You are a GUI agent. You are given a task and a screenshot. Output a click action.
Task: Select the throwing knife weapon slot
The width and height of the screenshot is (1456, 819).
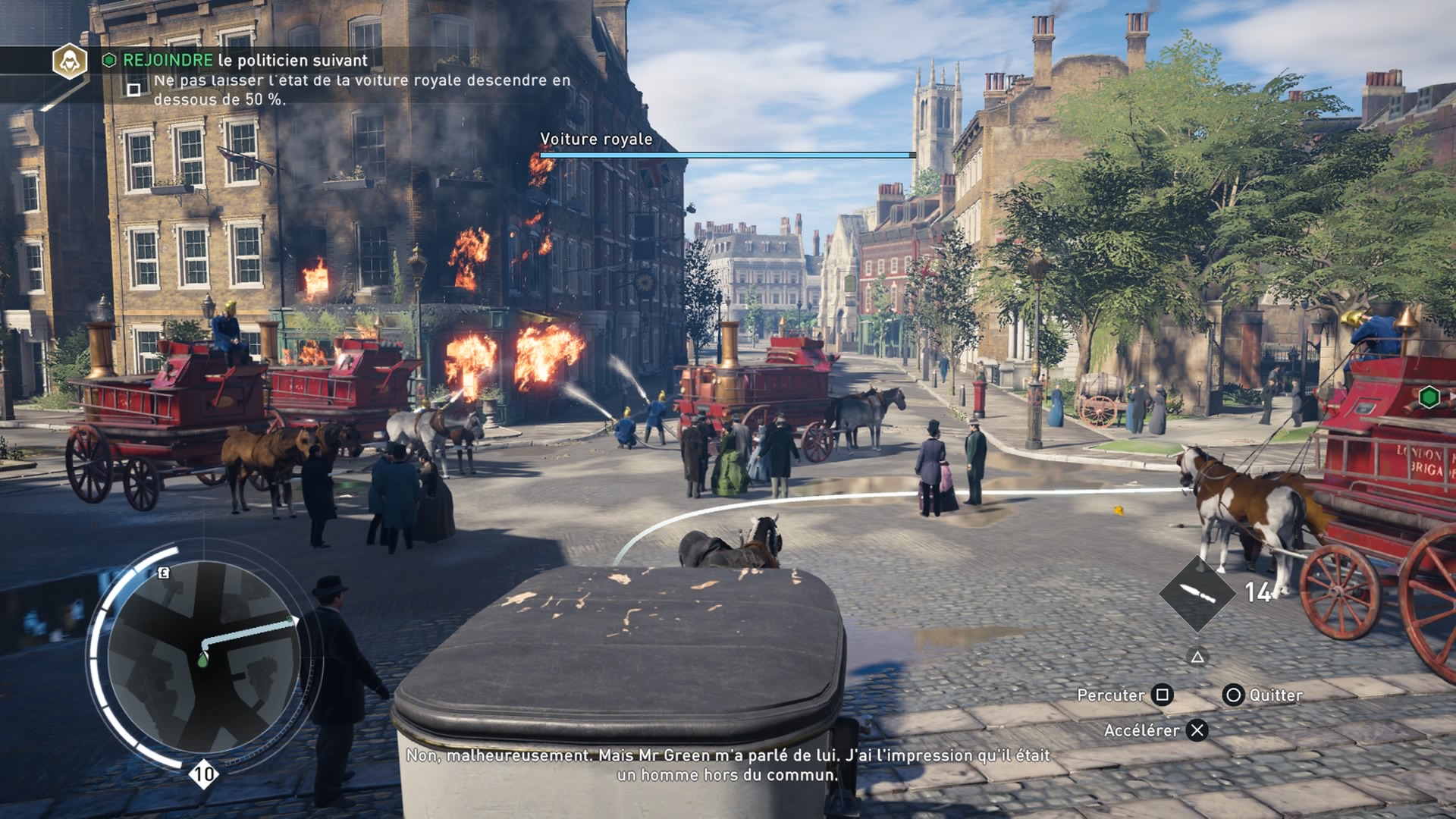tap(1197, 594)
